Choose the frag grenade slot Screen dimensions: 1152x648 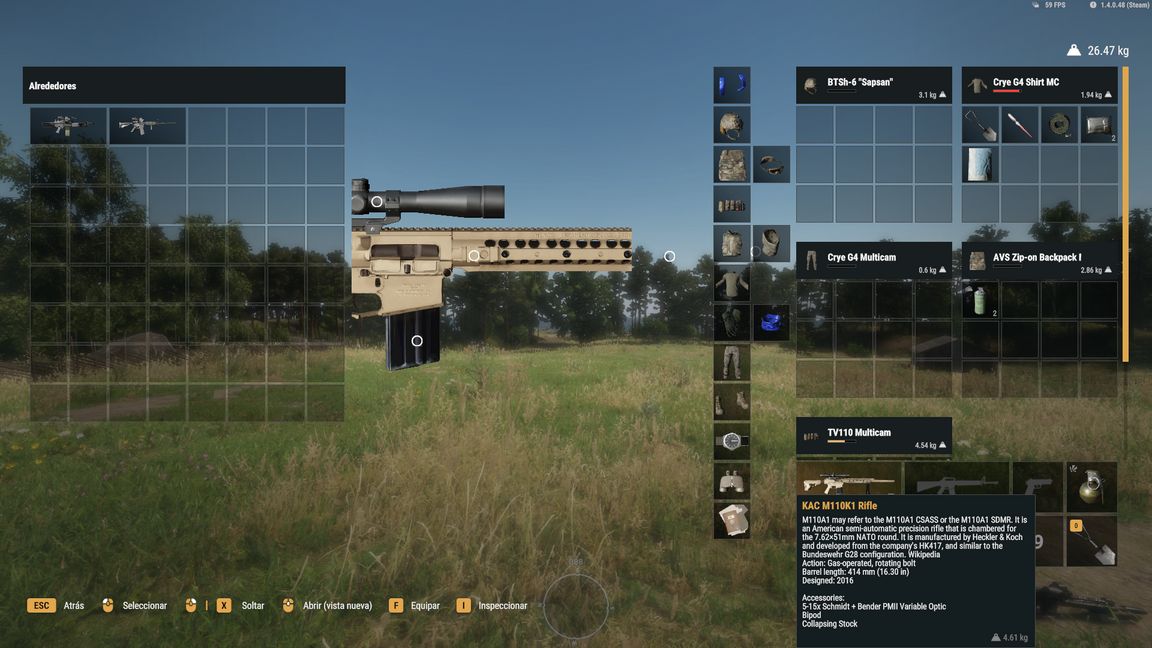[1091, 486]
